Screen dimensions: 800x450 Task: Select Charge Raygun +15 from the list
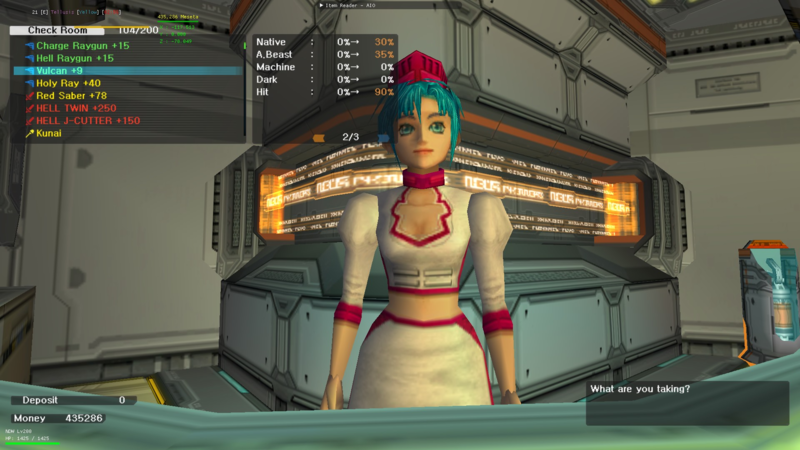tap(82, 46)
